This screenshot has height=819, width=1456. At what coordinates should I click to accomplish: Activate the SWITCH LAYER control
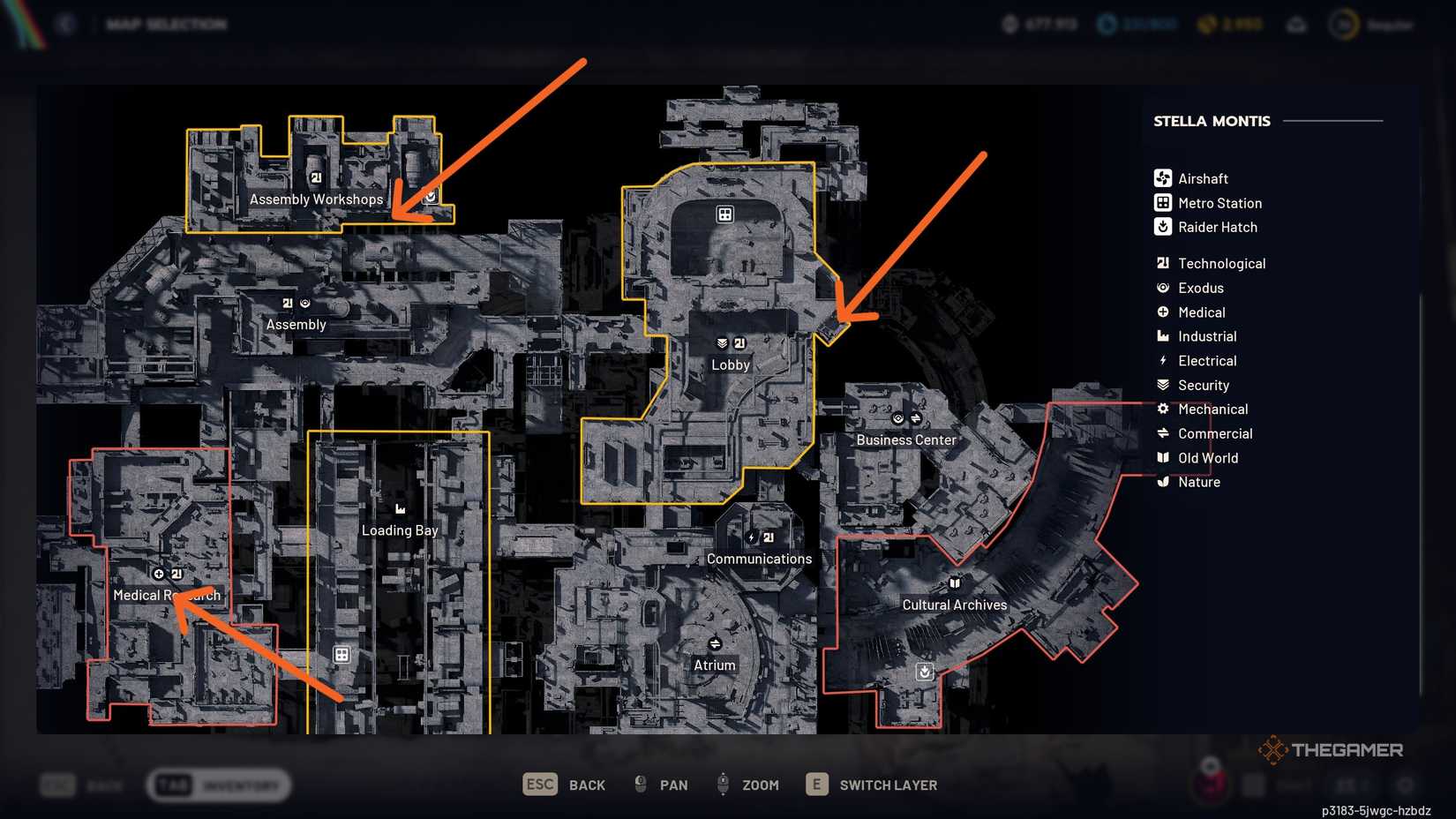tap(888, 785)
